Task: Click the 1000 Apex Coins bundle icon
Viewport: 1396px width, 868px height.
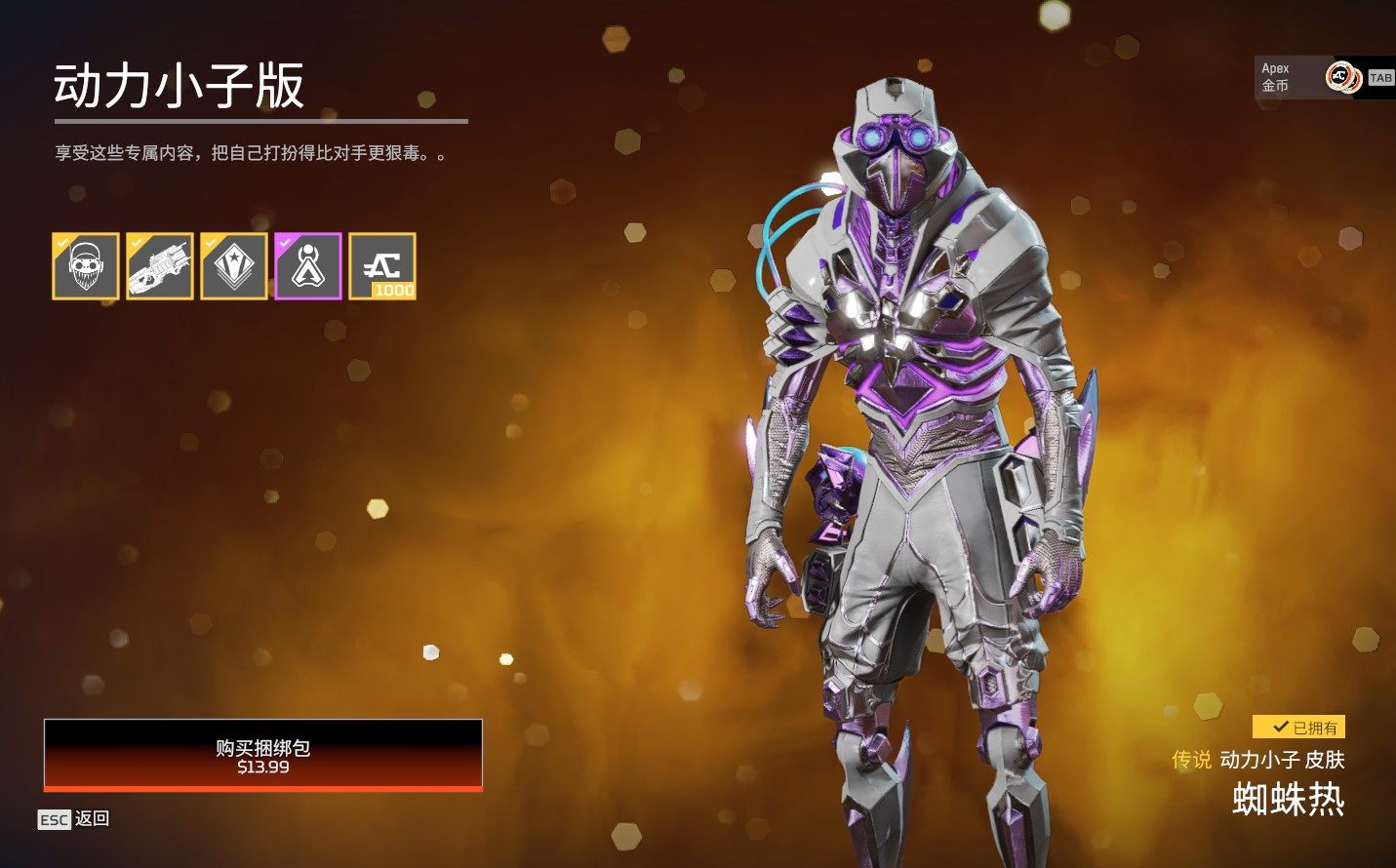Action: pos(384,265)
